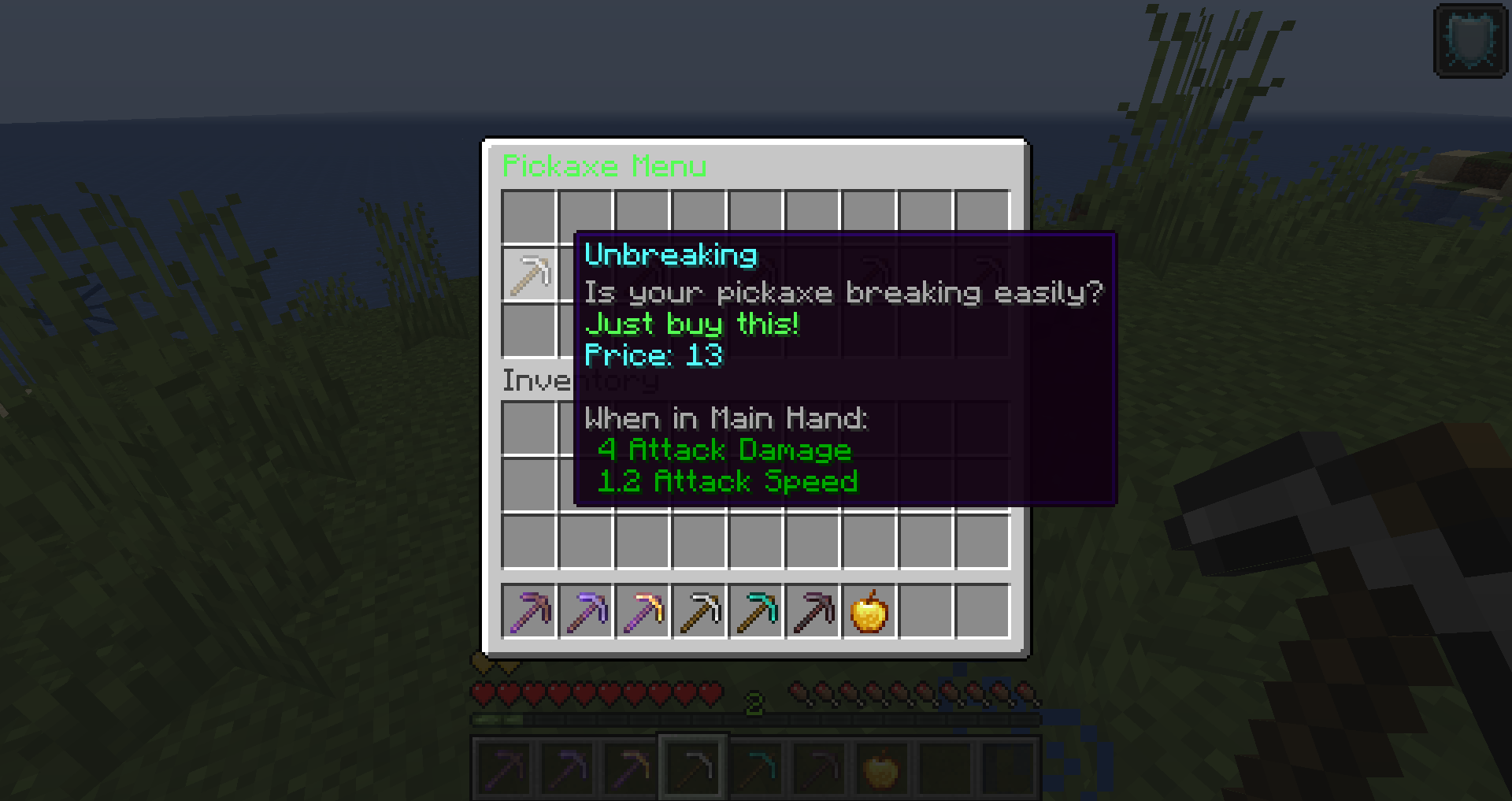1512x801 pixels.
Task: Expand the Unbreaking tooltip by clicking its title
Action: tap(670, 254)
